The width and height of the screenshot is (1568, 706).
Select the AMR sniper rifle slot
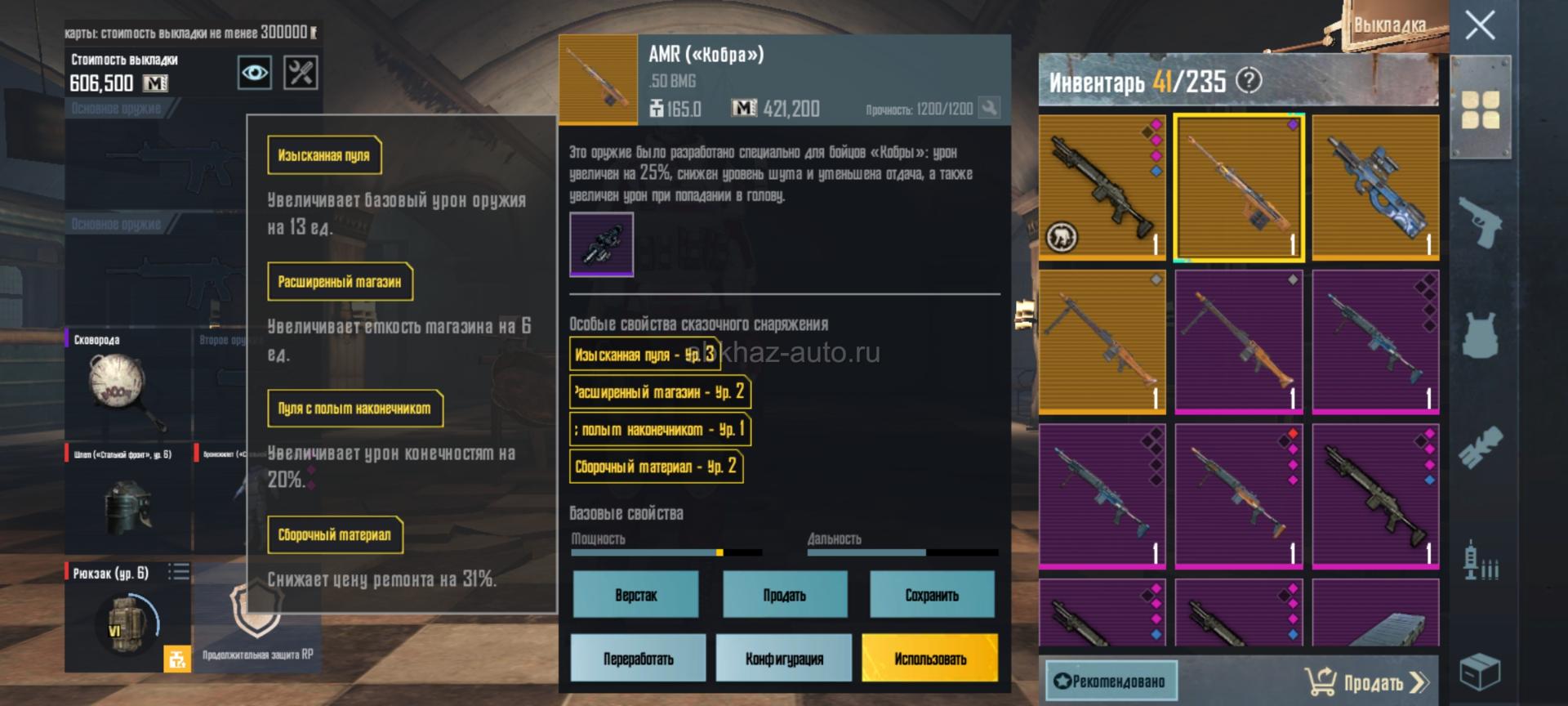[x=1239, y=187]
